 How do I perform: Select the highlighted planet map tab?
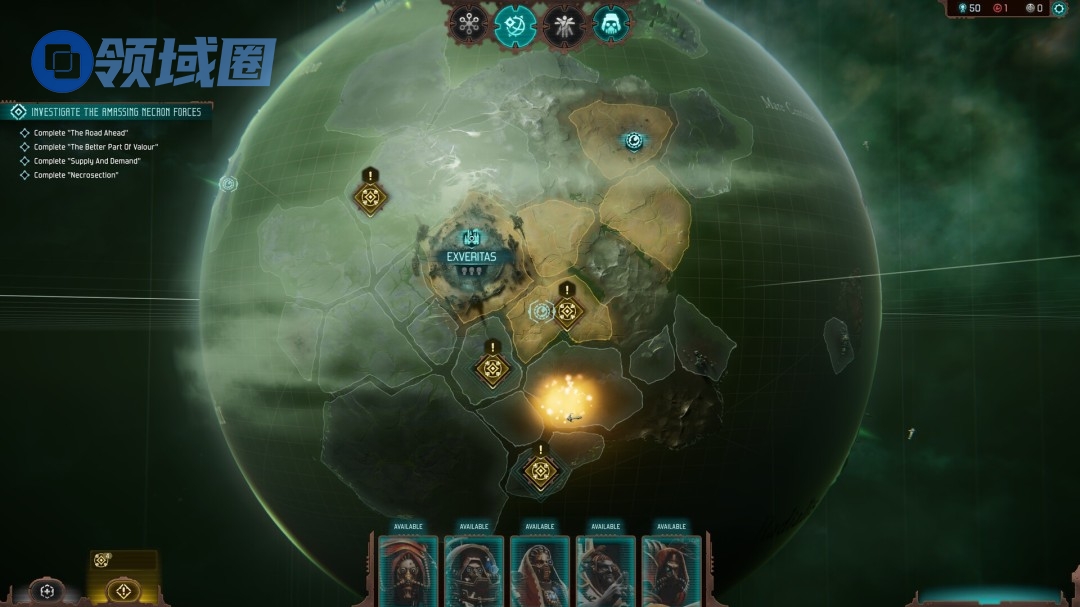pyautogui.click(x=516, y=24)
